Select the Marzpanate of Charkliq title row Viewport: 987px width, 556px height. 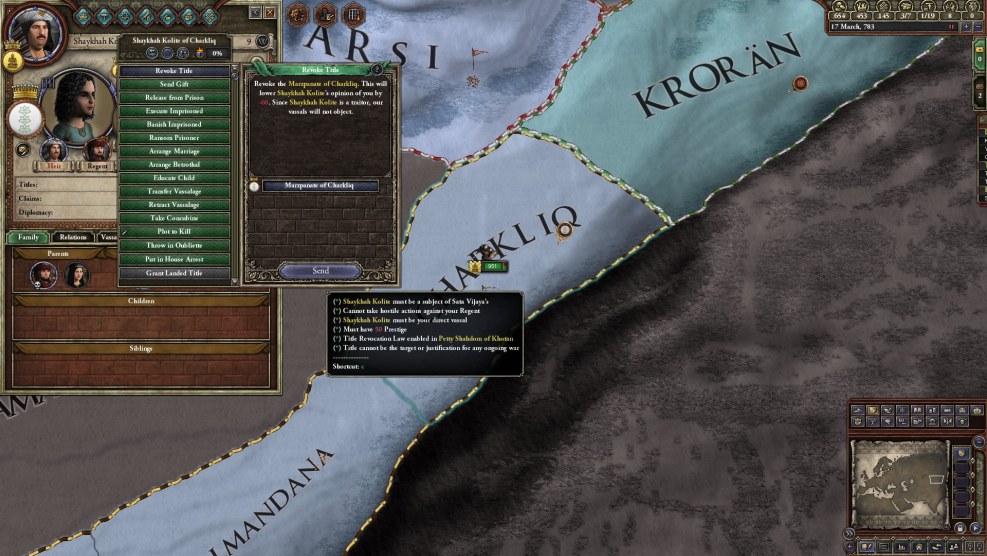click(320, 186)
